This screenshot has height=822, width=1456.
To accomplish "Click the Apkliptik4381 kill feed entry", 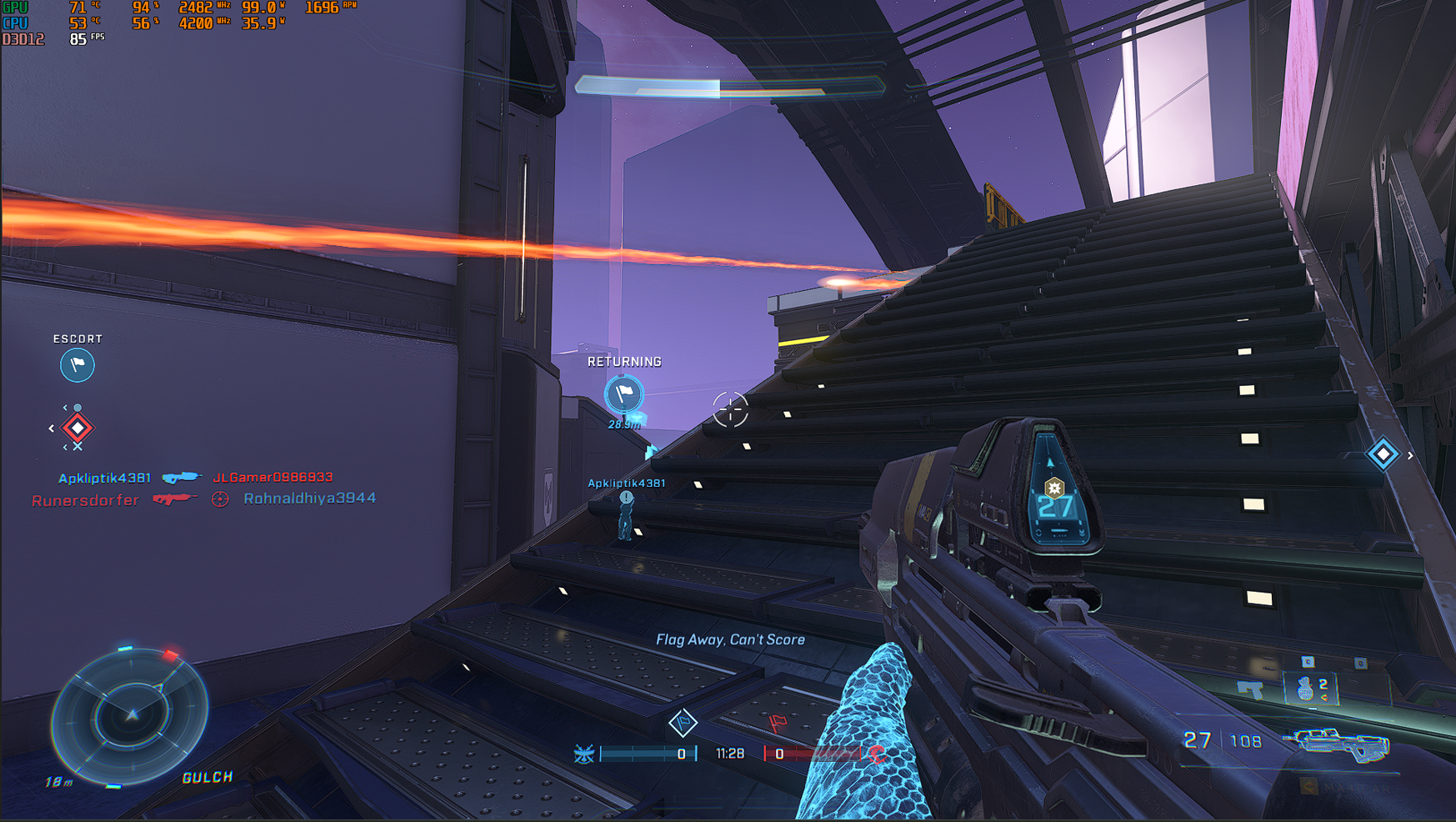I will pyautogui.click(x=105, y=478).
